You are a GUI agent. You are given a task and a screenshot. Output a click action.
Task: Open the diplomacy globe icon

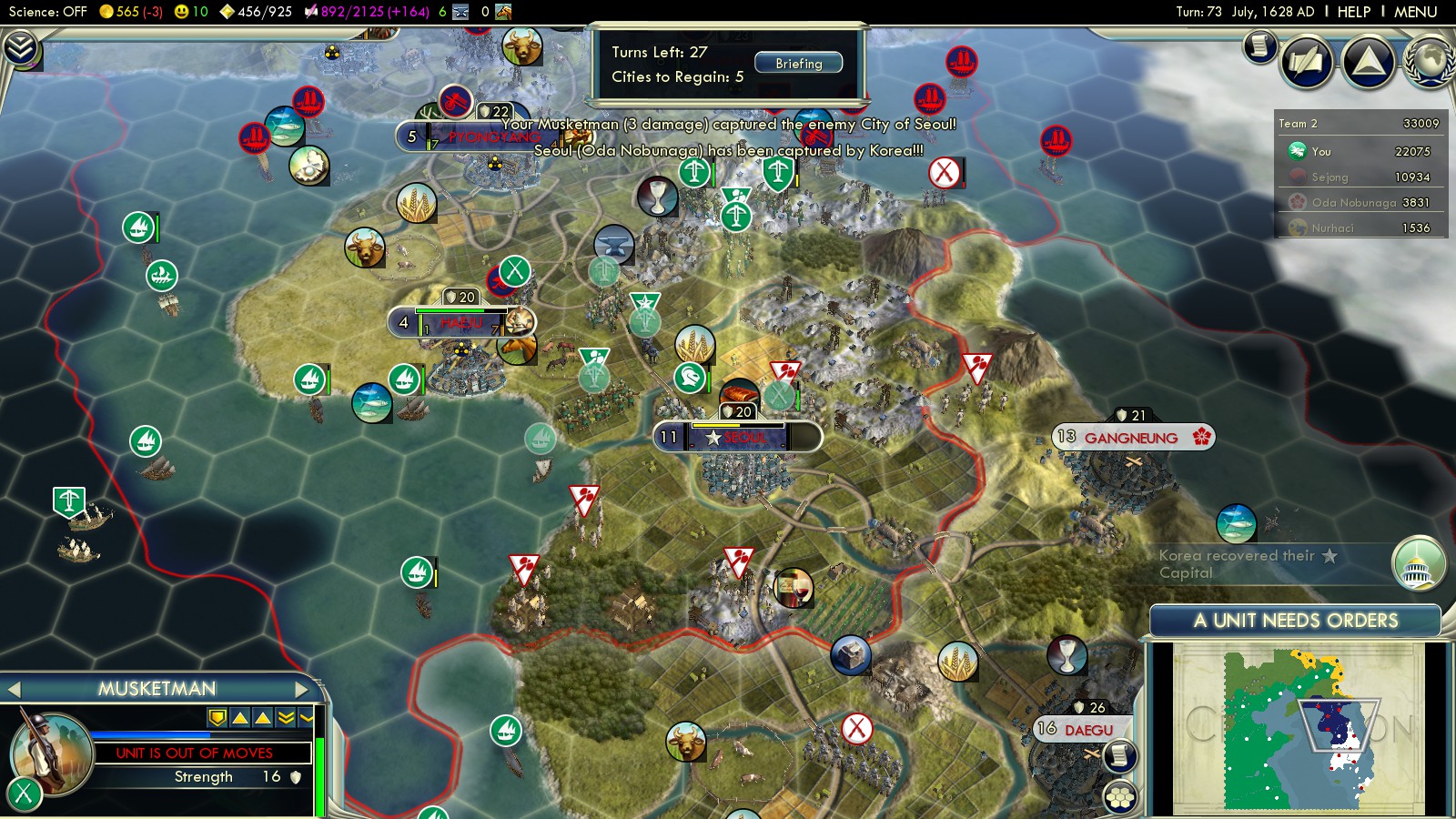click(x=1430, y=62)
